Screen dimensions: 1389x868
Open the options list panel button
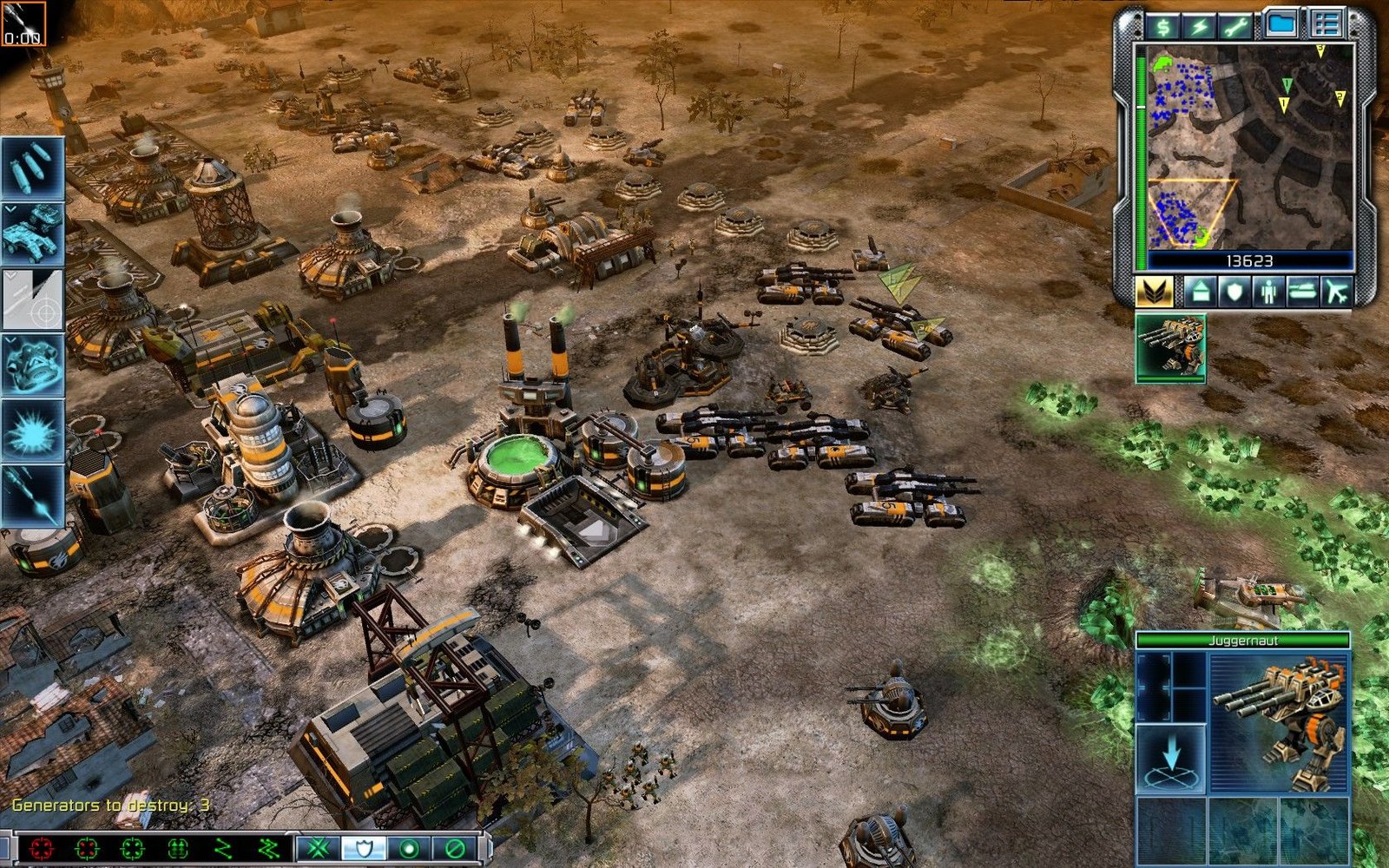coord(1329,23)
